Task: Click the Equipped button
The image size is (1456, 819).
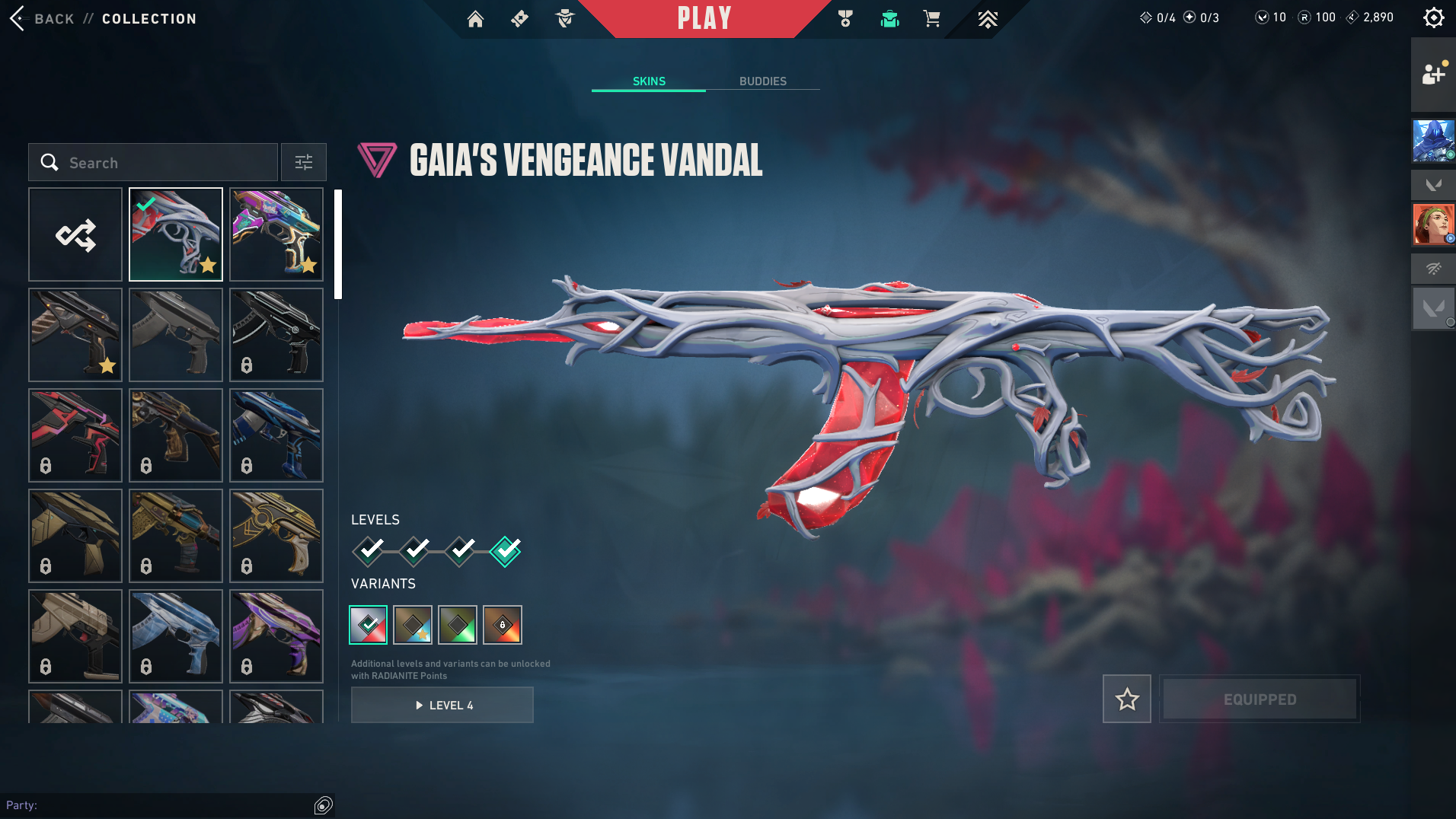Action: pyautogui.click(x=1260, y=699)
